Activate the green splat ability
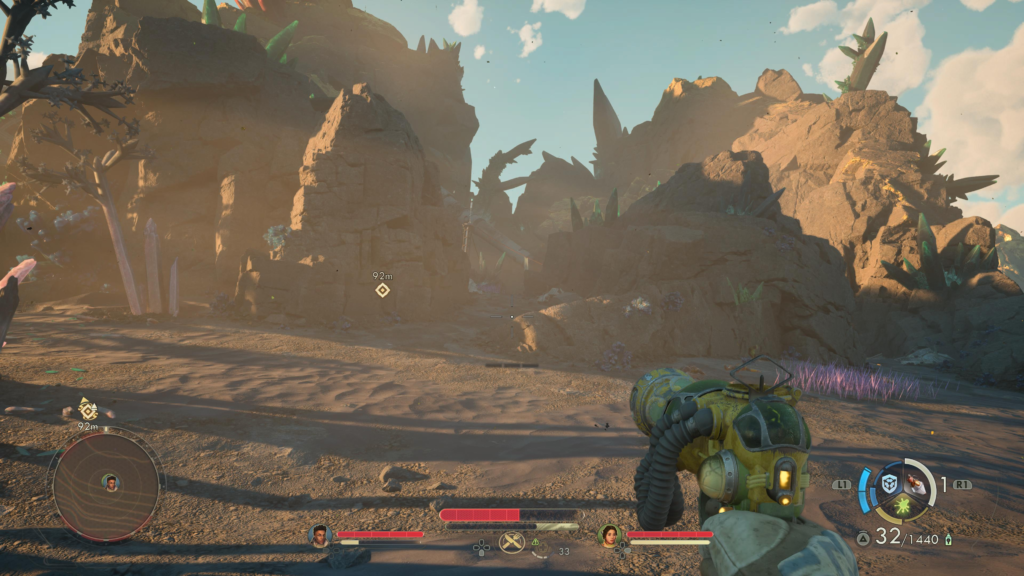1024x576 pixels. coord(904,508)
